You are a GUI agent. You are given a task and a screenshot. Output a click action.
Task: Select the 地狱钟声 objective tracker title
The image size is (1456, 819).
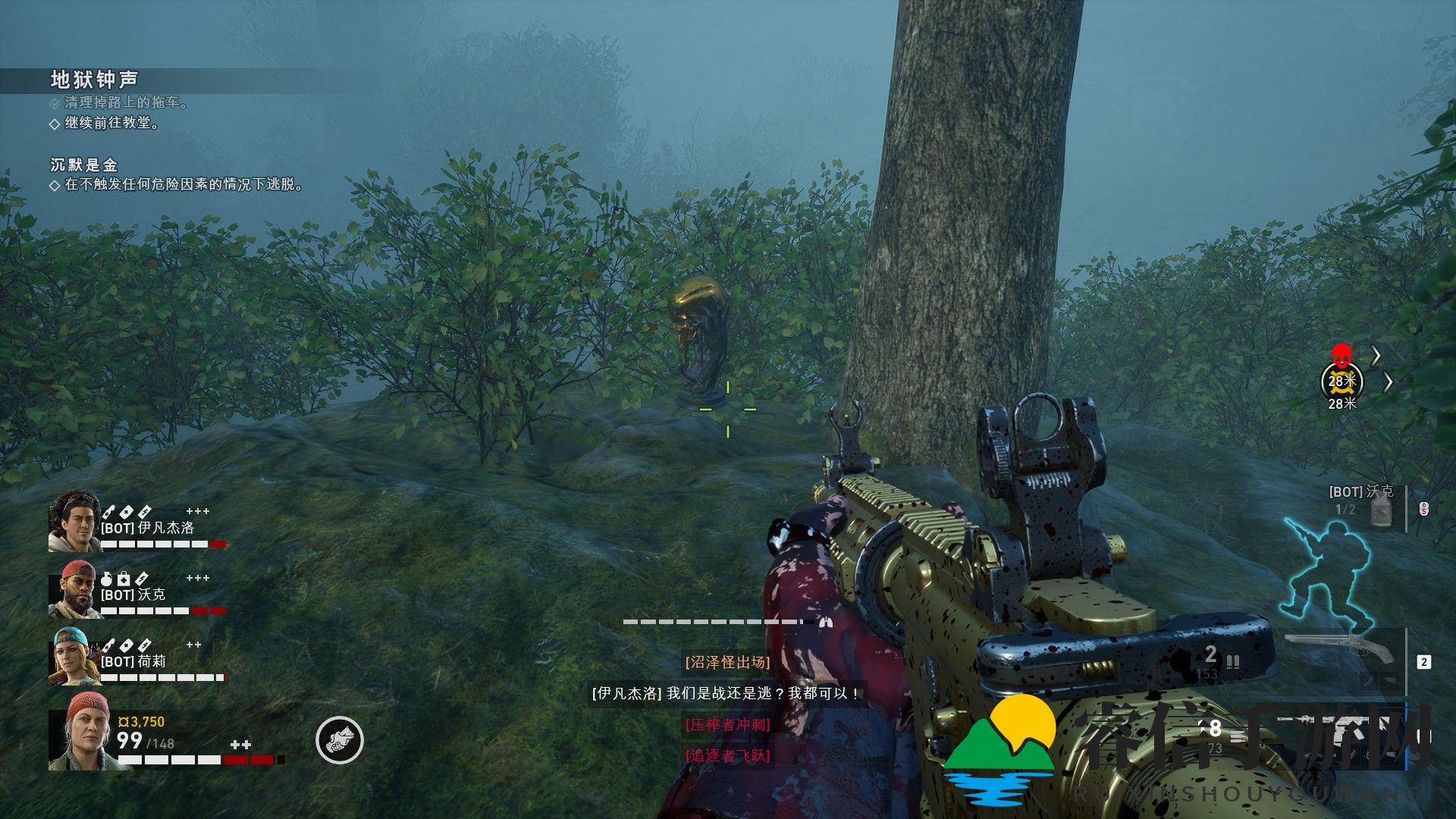point(94,80)
